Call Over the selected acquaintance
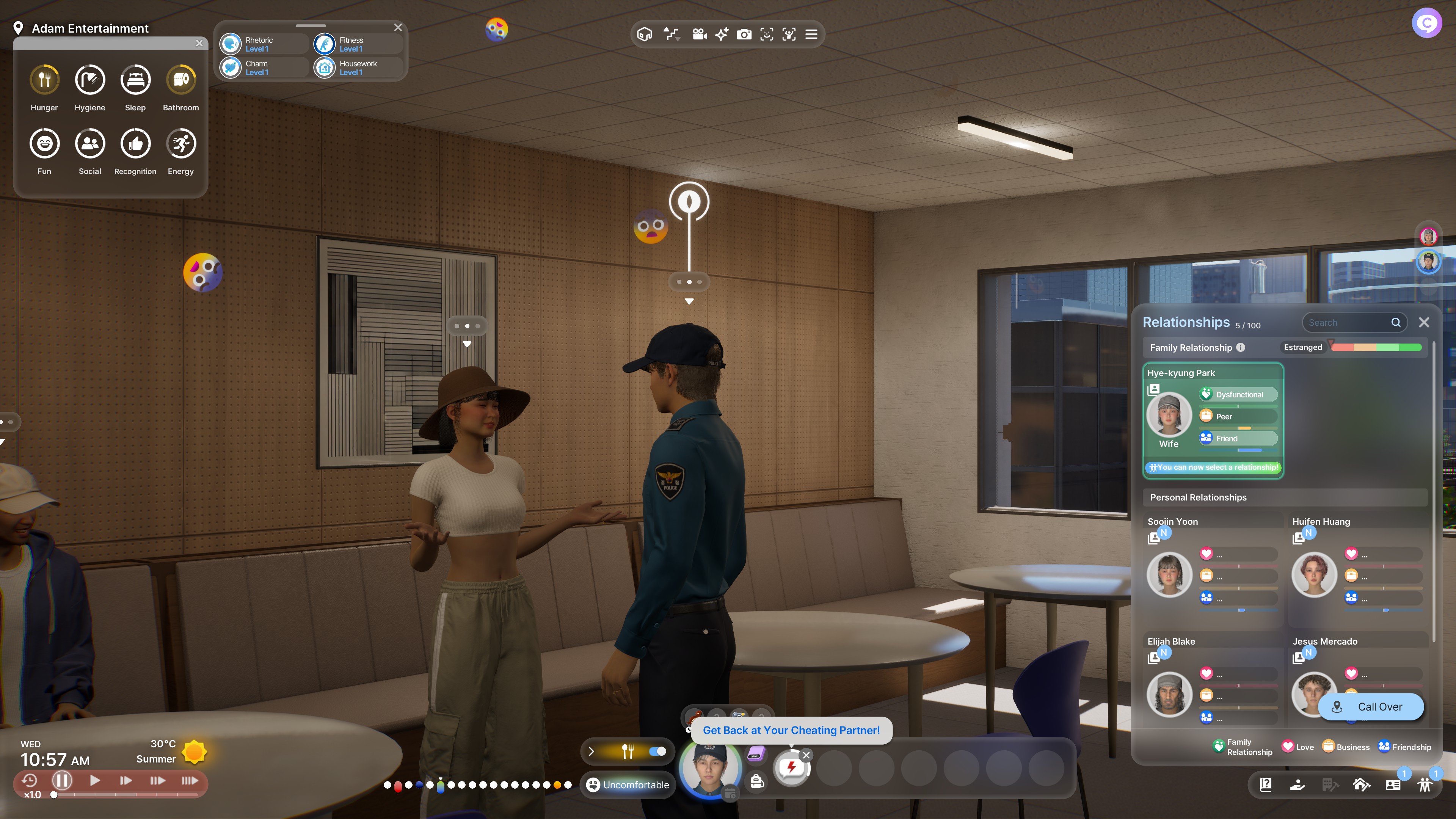 [x=1370, y=707]
